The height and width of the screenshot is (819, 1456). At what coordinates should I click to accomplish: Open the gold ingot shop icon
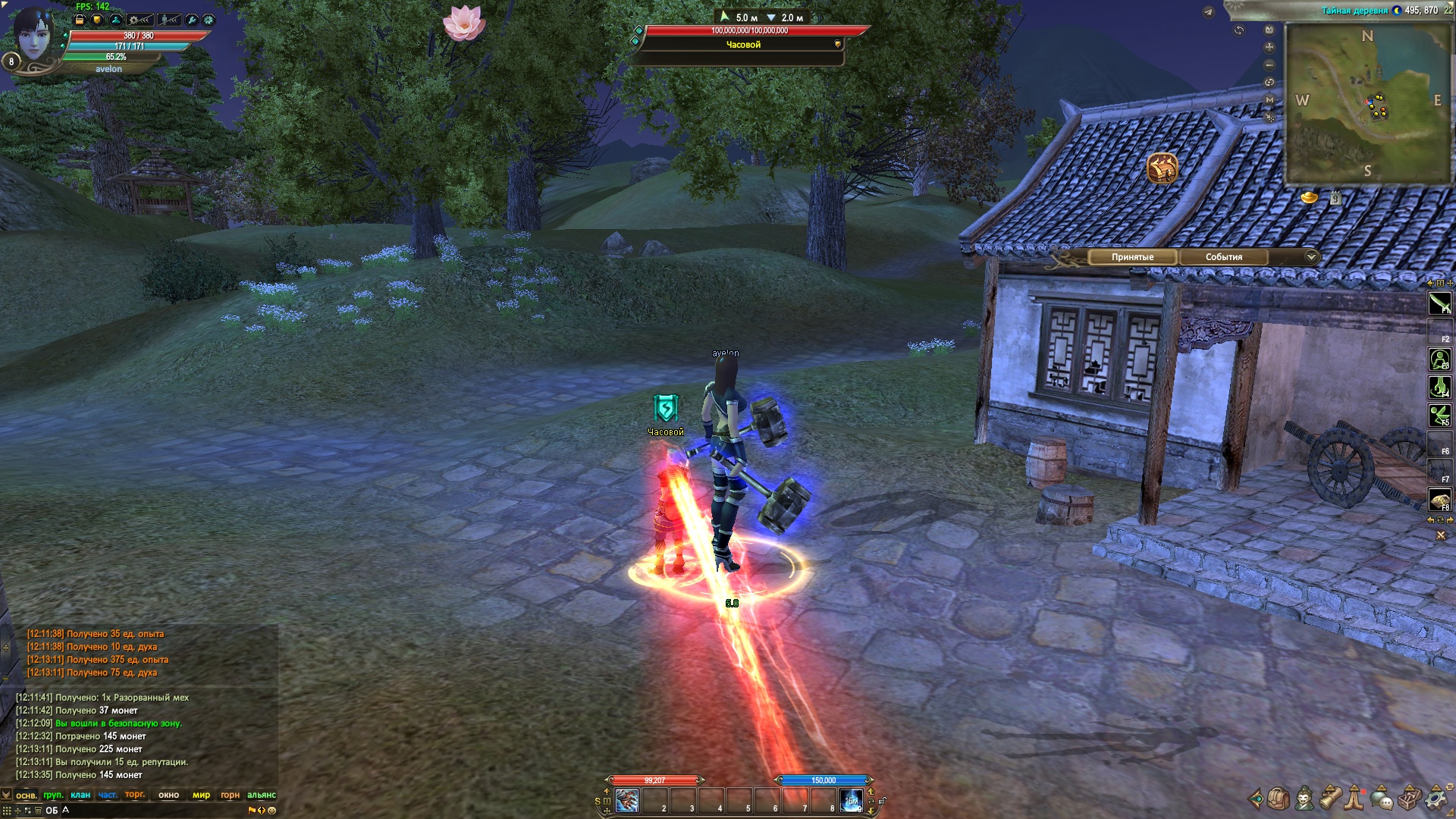(1310, 198)
